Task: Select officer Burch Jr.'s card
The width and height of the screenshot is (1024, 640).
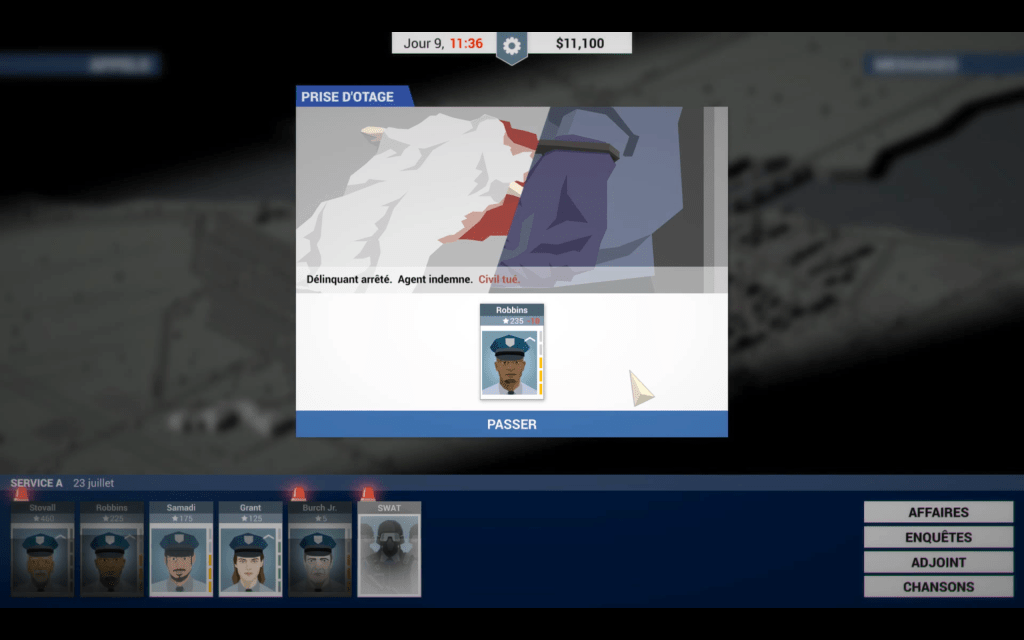Action: point(319,549)
